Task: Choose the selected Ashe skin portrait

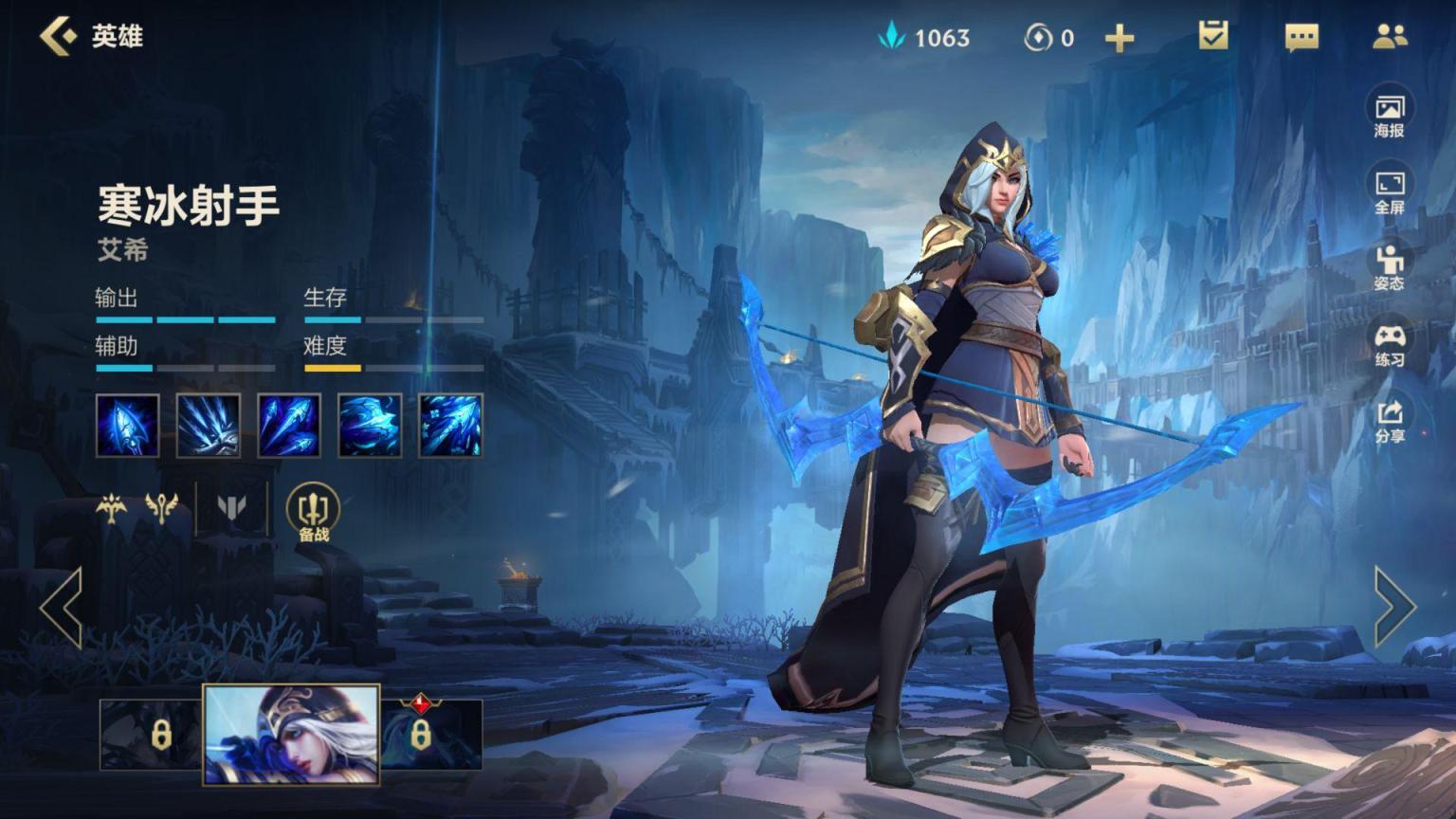Action: 291,735
